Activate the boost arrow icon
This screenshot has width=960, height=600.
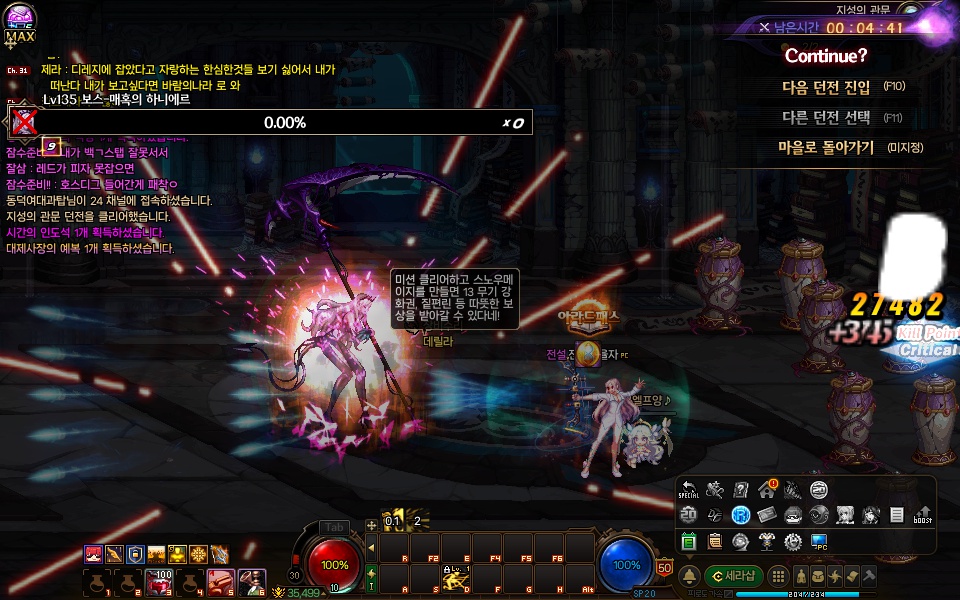(923, 515)
